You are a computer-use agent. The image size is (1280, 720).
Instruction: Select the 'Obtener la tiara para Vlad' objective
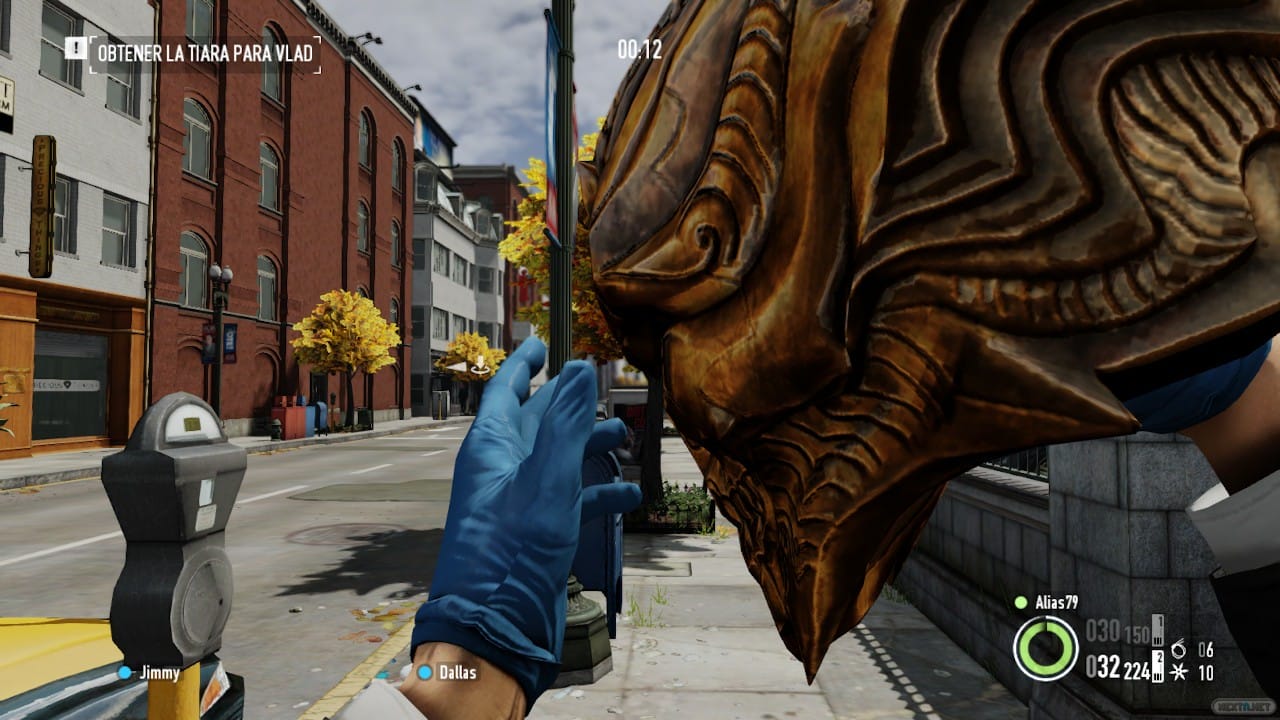[x=204, y=53]
